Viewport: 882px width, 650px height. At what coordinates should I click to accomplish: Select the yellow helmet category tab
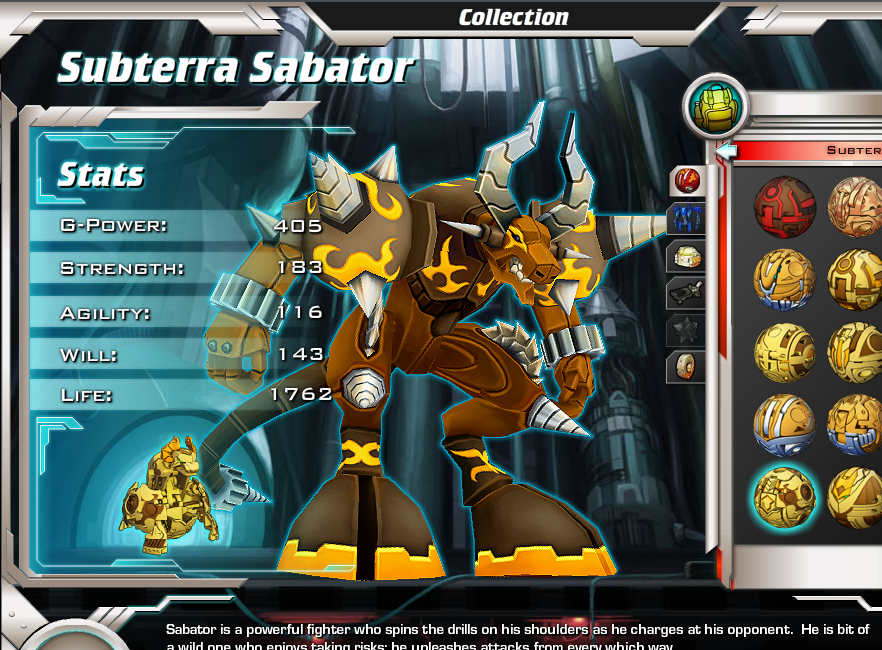687,256
